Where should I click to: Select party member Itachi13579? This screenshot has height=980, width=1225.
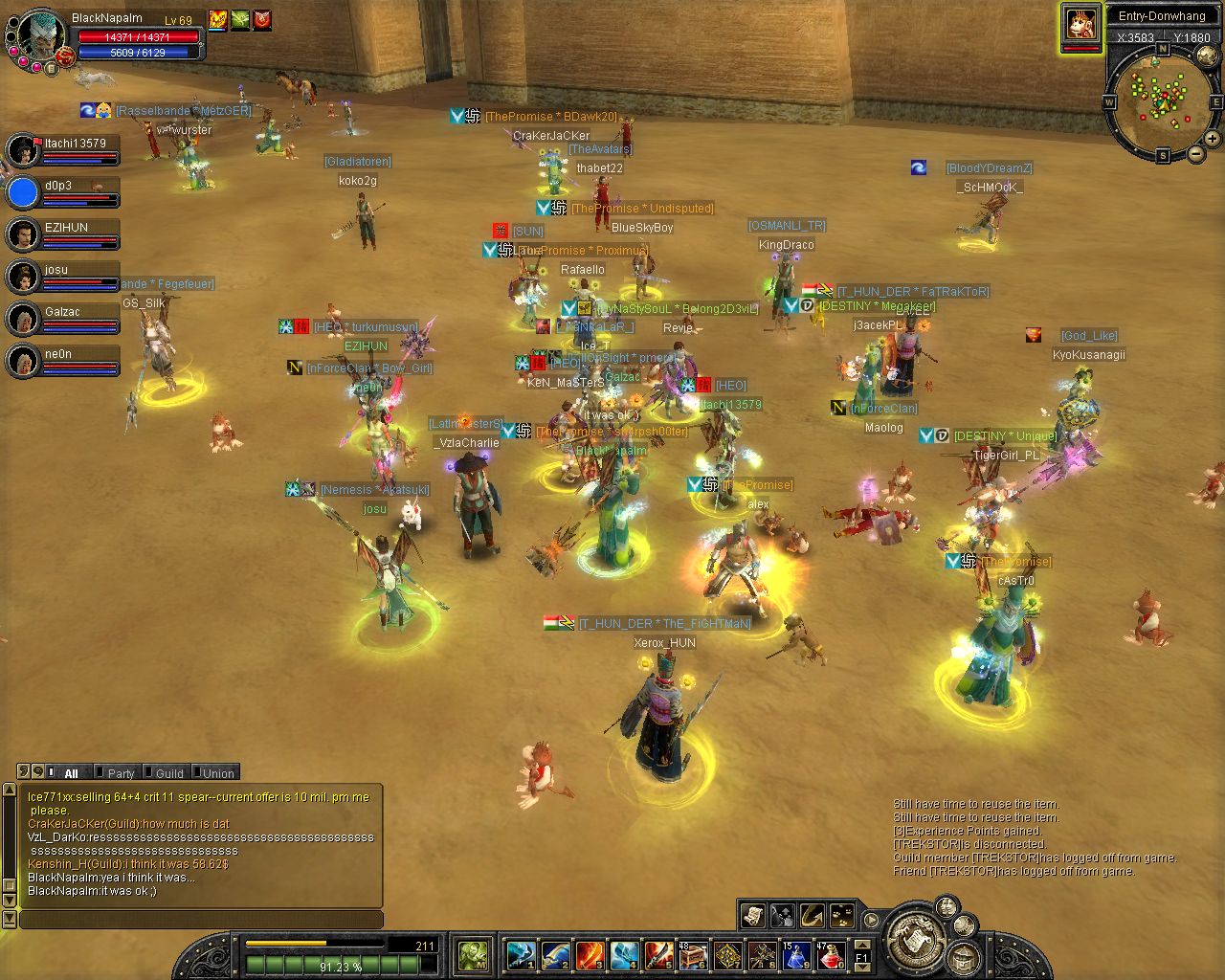(63, 150)
